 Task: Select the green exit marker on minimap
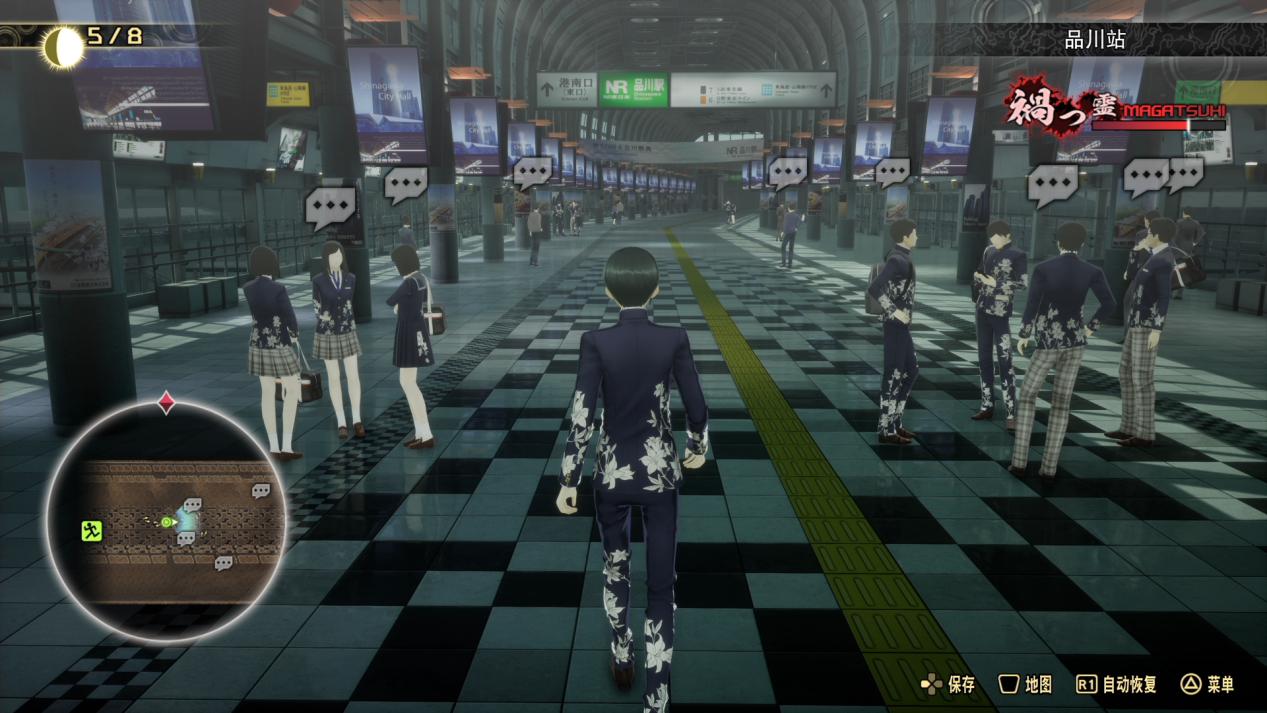[x=92, y=531]
